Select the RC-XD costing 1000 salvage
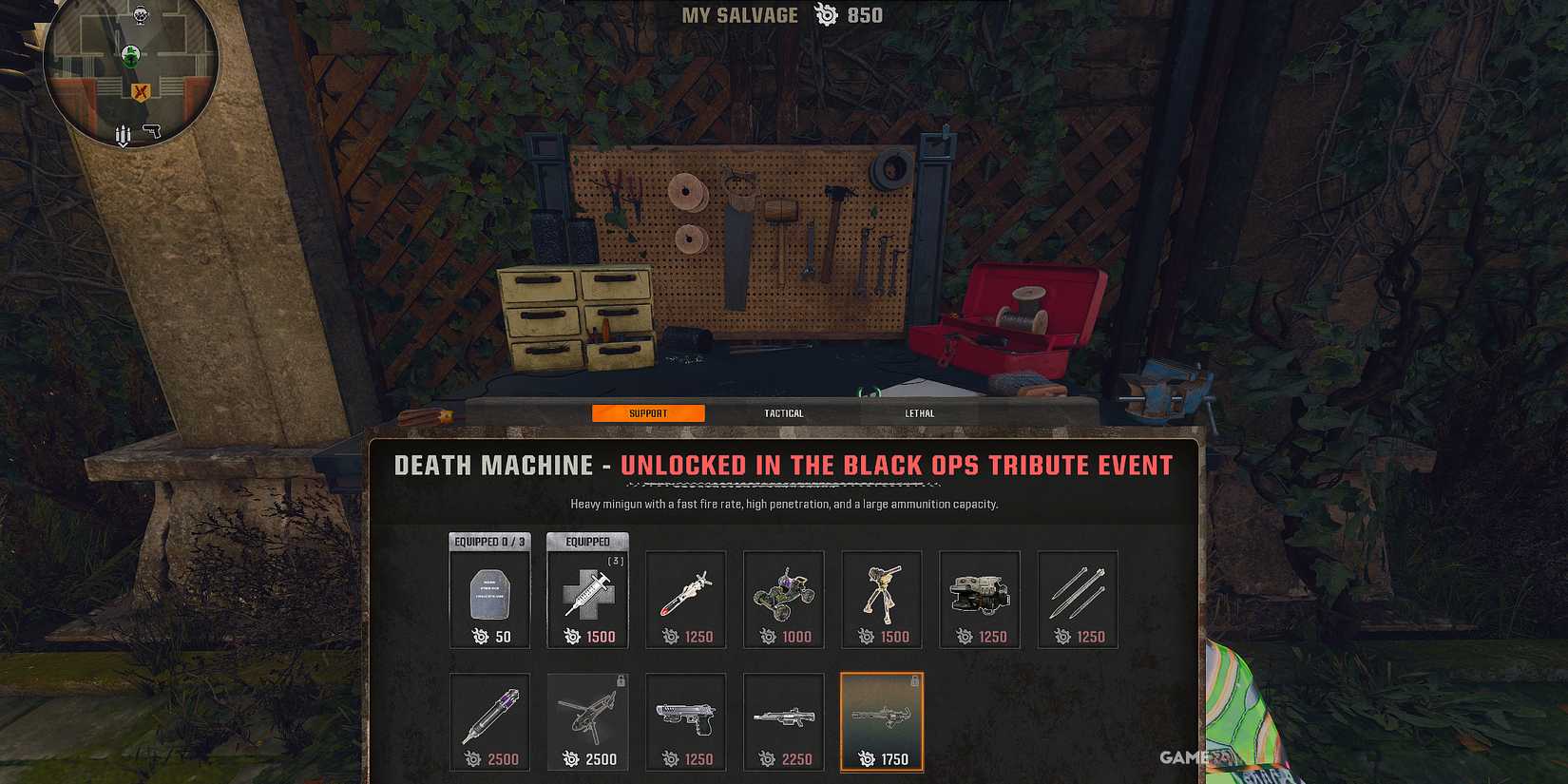Viewport: 1568px width, 784px height. click(783, 599)
